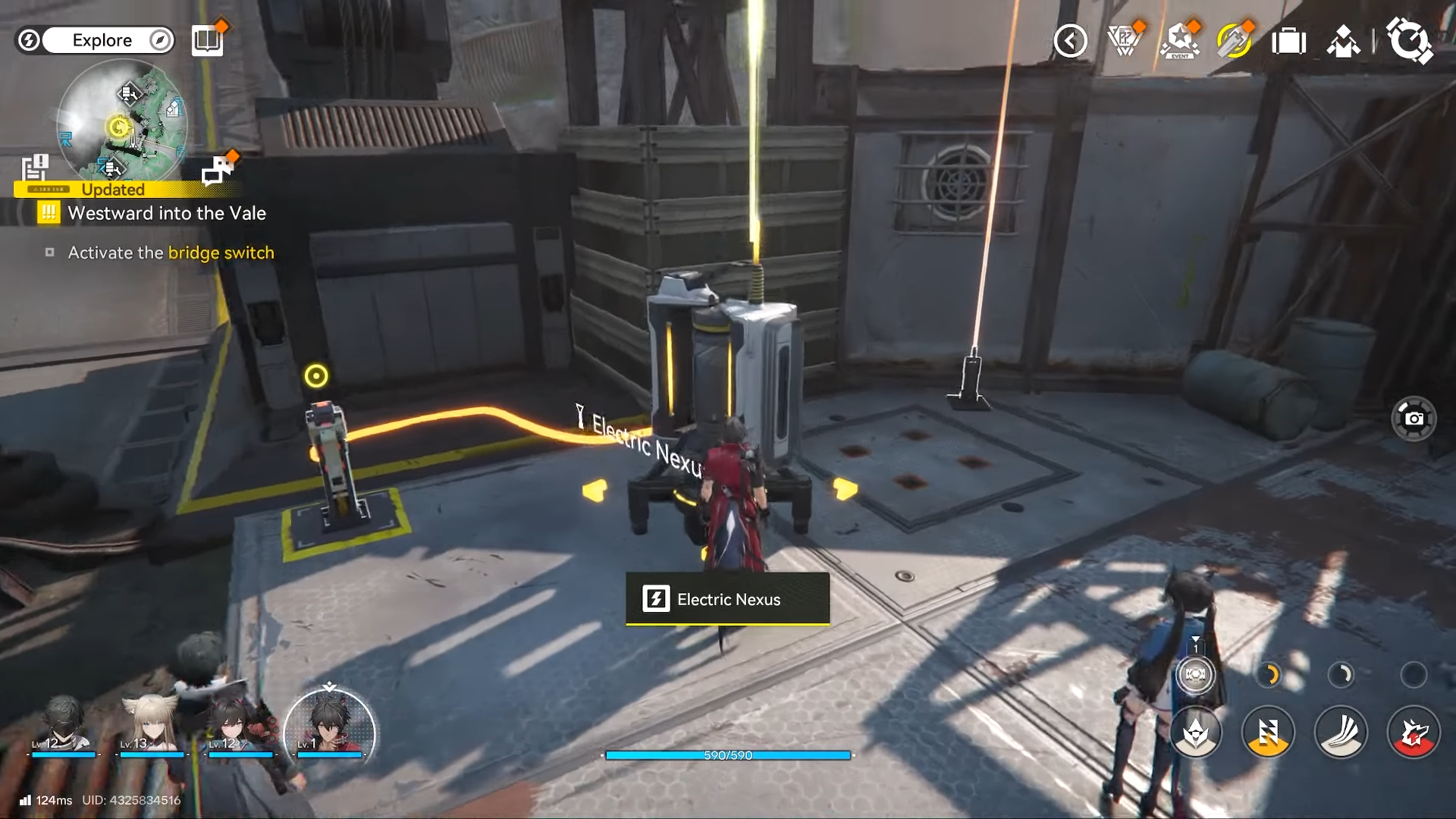Open the yellow-ringed ticket icon
Image resolution: width=1456 pixels, height=819 pixels.
1234,41
